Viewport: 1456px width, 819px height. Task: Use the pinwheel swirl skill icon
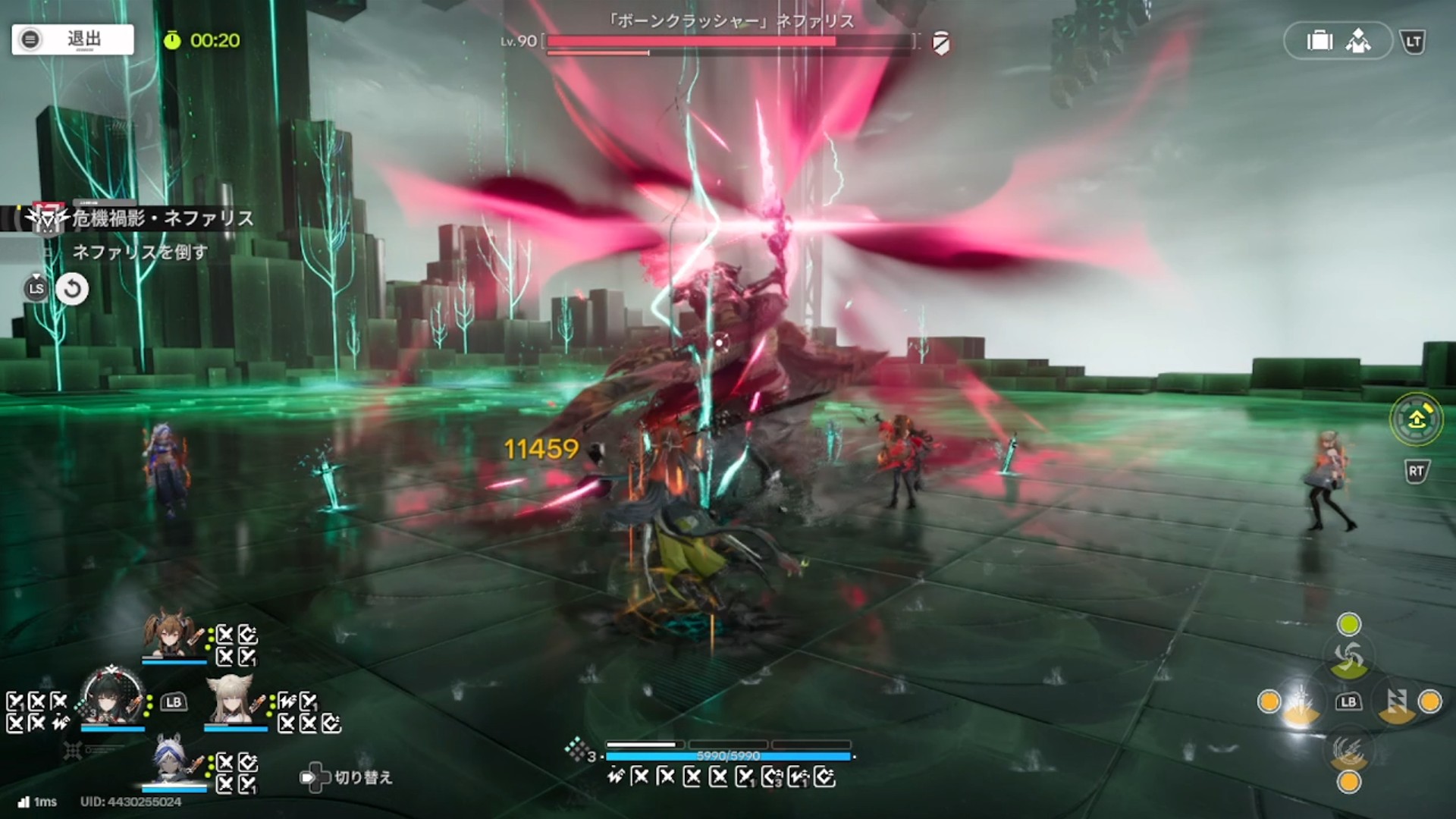(x=1348, y=657)
